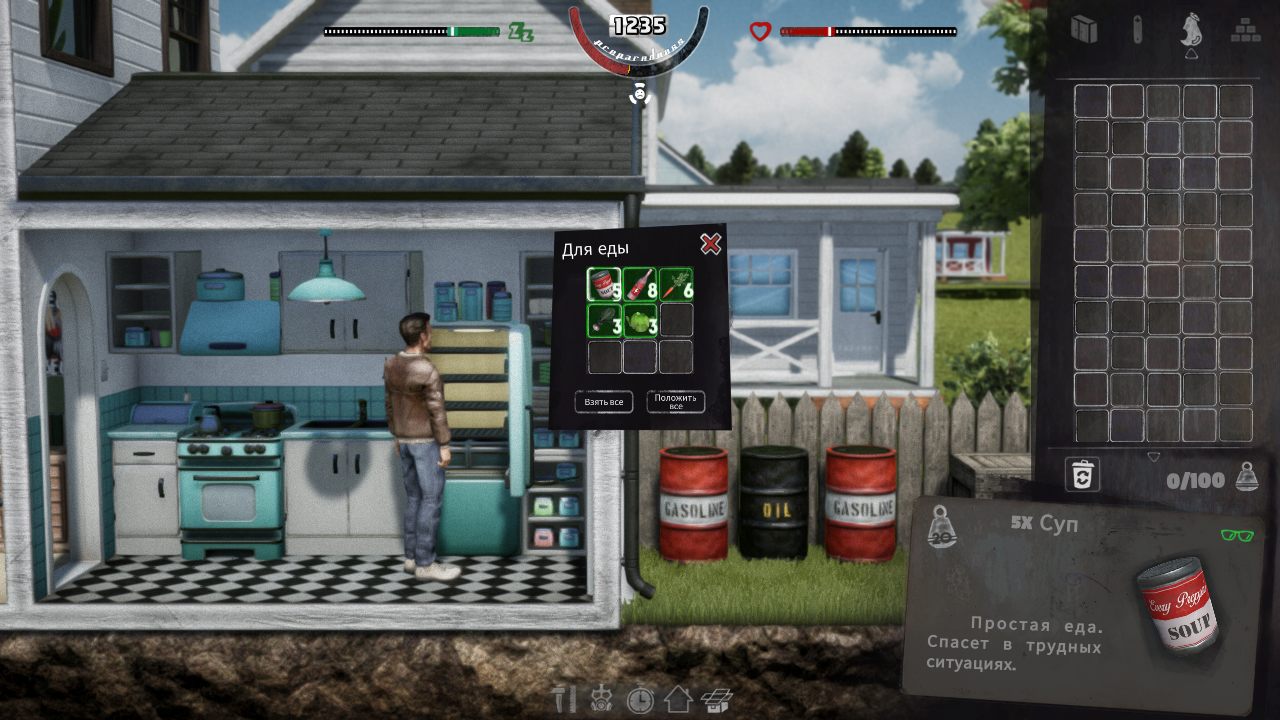Click the stopwatch time icon
This screenshot has width=1280, height=720.
coord(640,698)
